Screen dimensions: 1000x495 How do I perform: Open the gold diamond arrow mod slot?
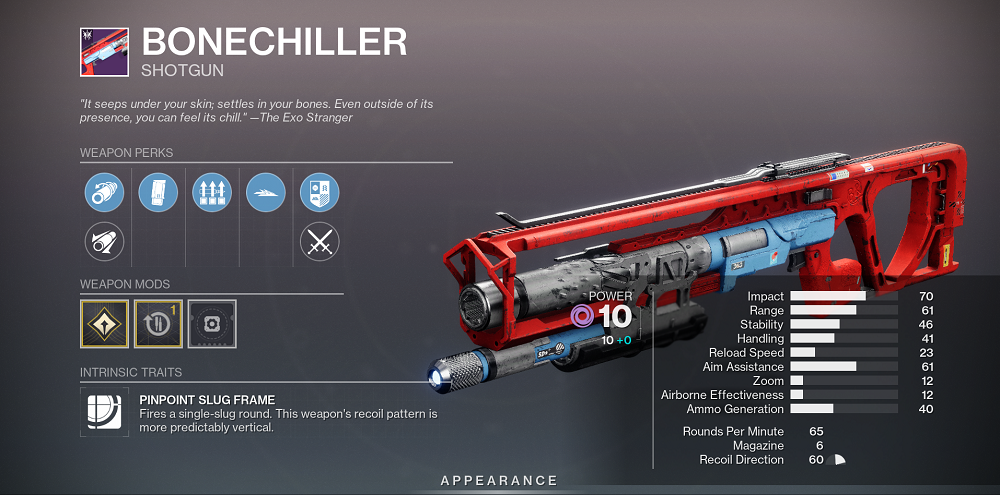(104, 323)
